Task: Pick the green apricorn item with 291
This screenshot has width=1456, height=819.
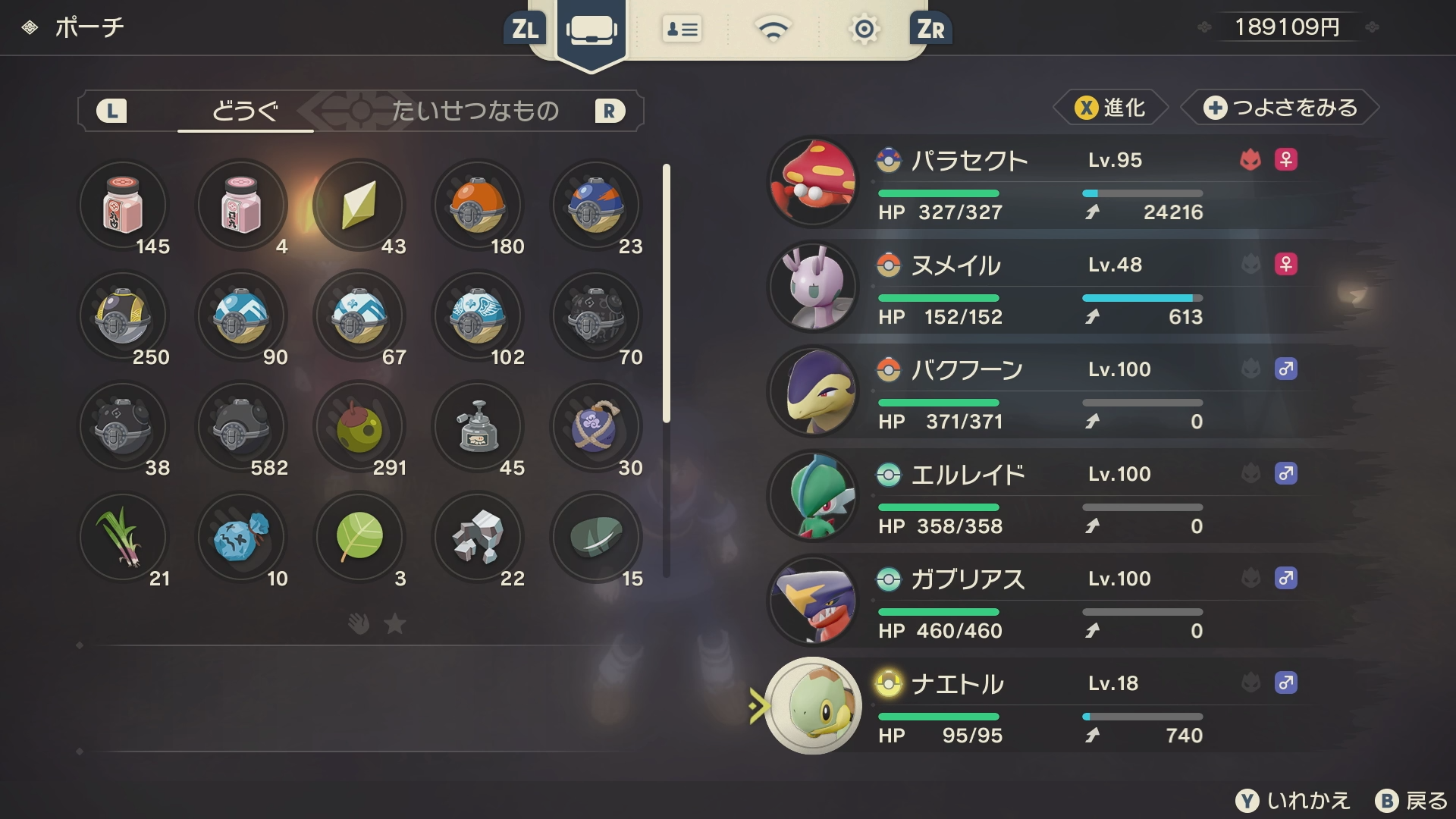Action: [359, 427]
